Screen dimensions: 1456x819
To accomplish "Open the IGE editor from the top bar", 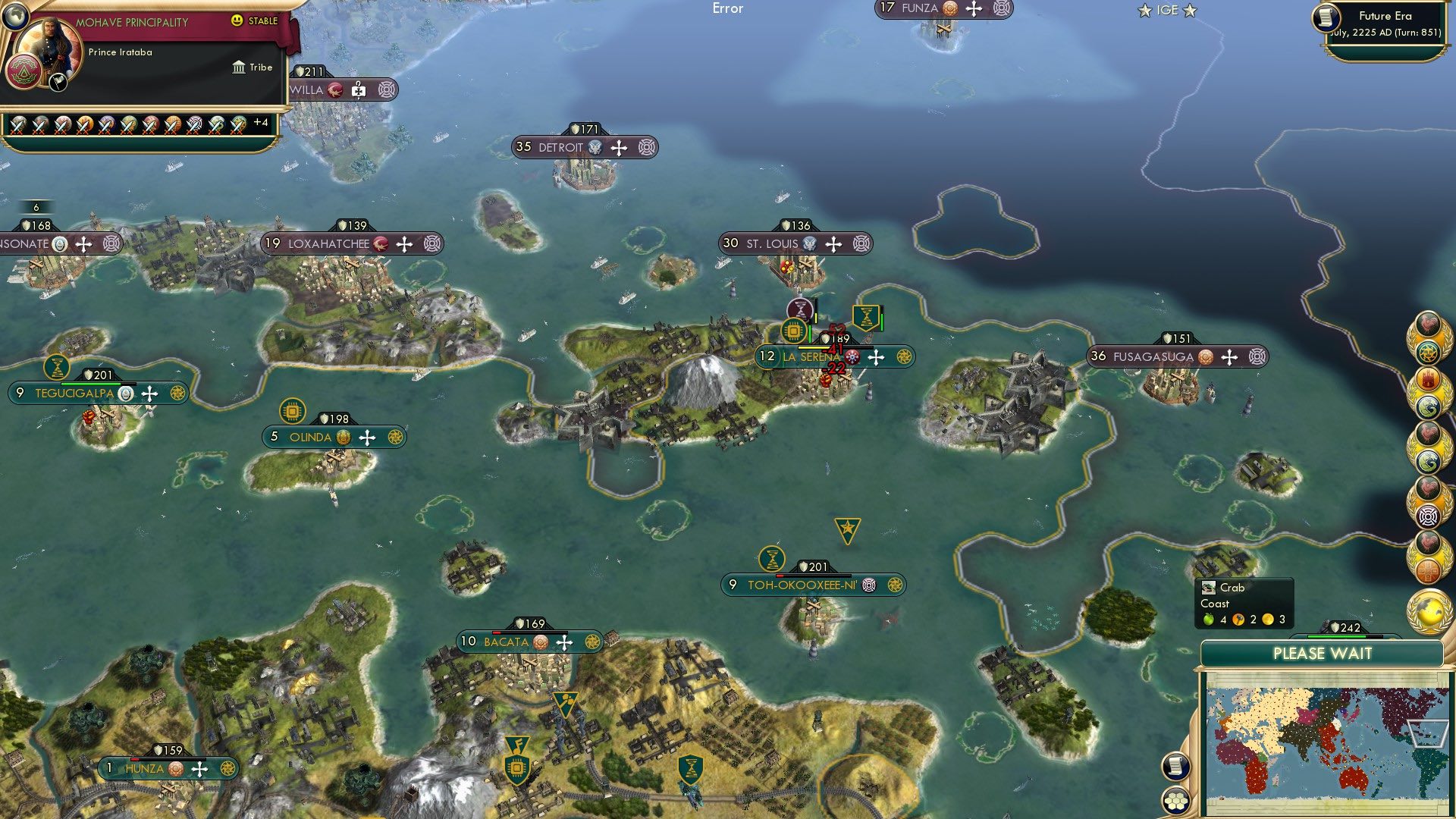I will 1166,10.
